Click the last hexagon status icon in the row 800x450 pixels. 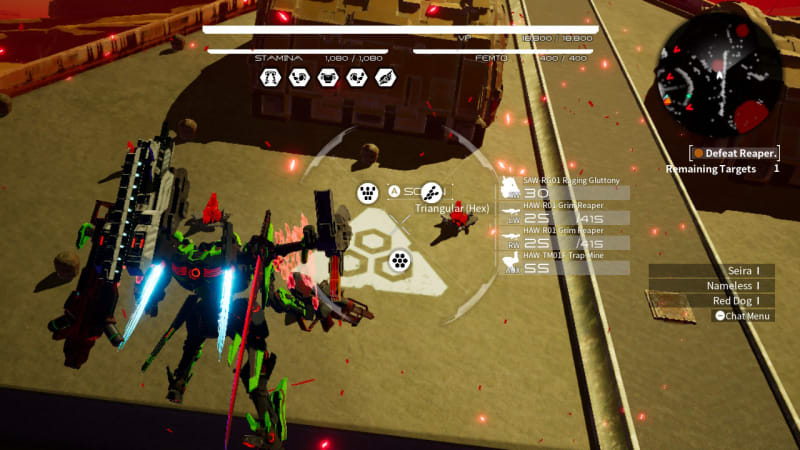point(385,77)
